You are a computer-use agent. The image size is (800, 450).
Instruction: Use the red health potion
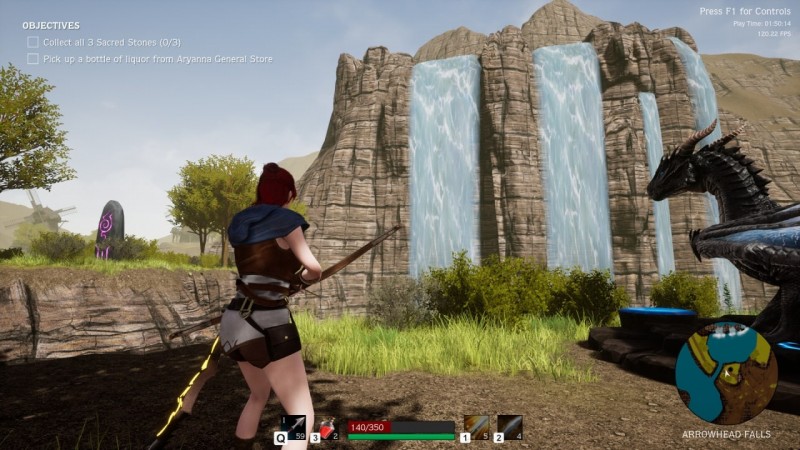tap(331, 428)
